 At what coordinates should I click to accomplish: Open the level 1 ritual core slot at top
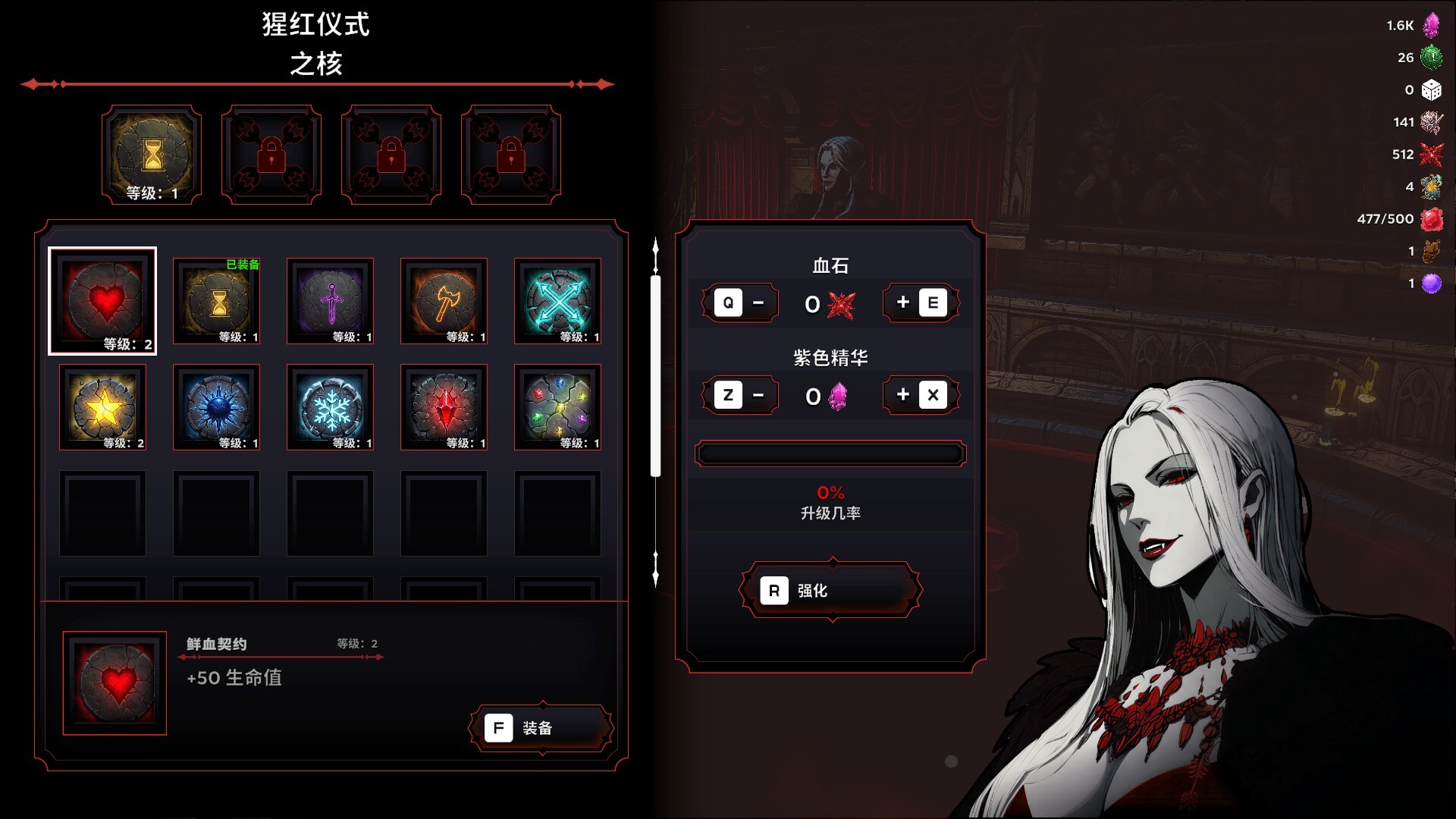click(x=151, y=150)
